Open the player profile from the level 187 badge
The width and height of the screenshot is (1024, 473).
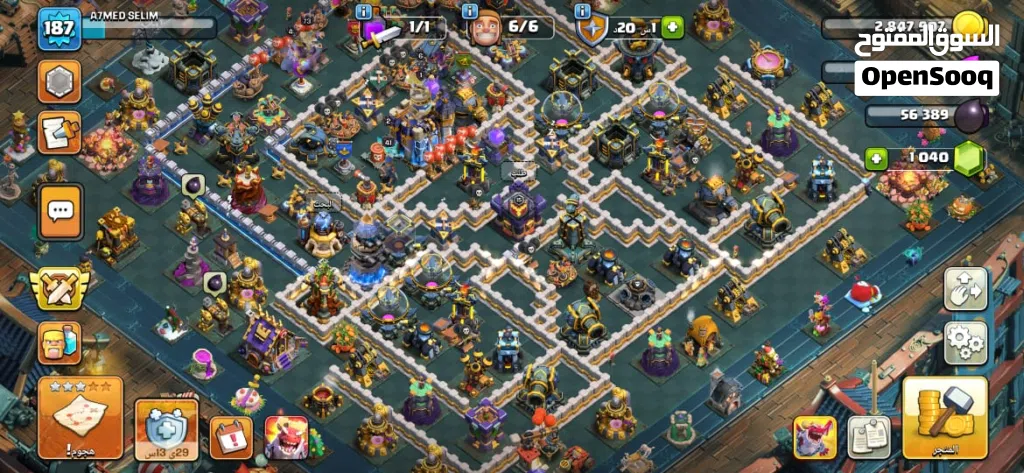(x=60, y=27)
